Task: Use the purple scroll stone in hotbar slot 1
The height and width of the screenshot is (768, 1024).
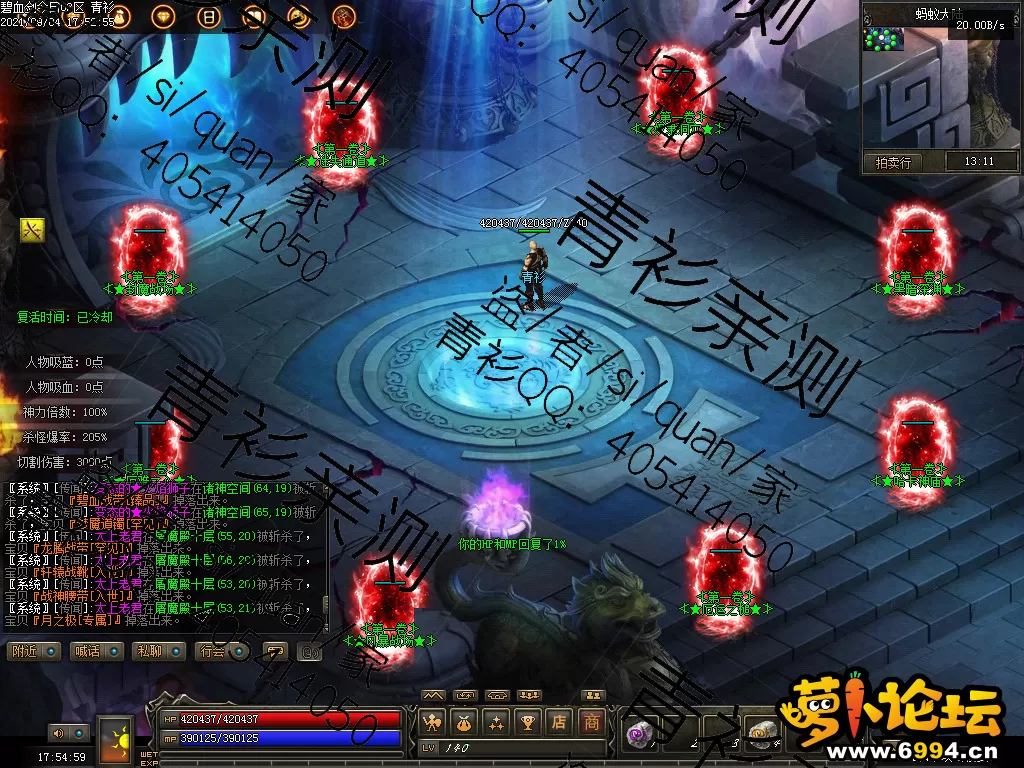Action: [x=637, y=734]
